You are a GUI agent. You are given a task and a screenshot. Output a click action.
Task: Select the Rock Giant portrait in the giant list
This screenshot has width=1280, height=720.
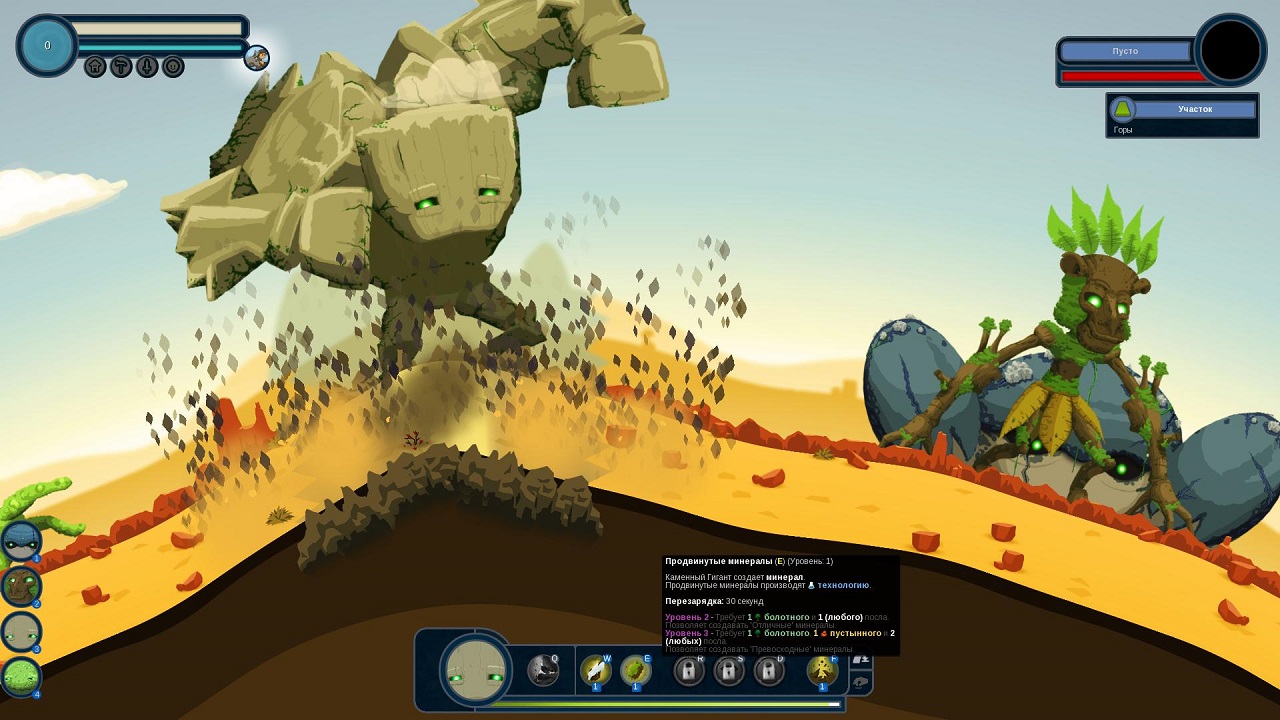click(x=21, y=631)
